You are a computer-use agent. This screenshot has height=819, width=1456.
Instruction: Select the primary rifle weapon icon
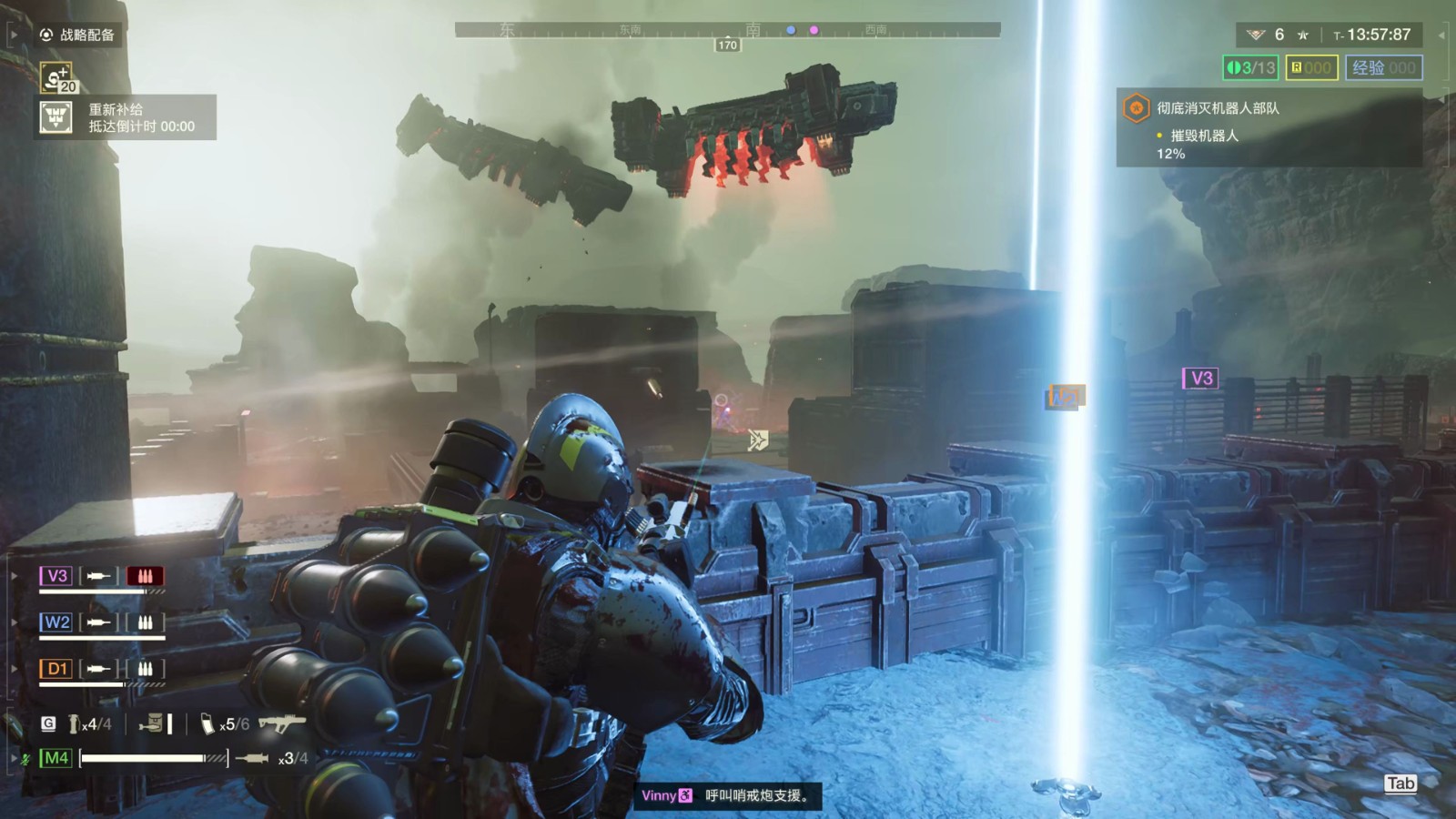tap(281, 723)
